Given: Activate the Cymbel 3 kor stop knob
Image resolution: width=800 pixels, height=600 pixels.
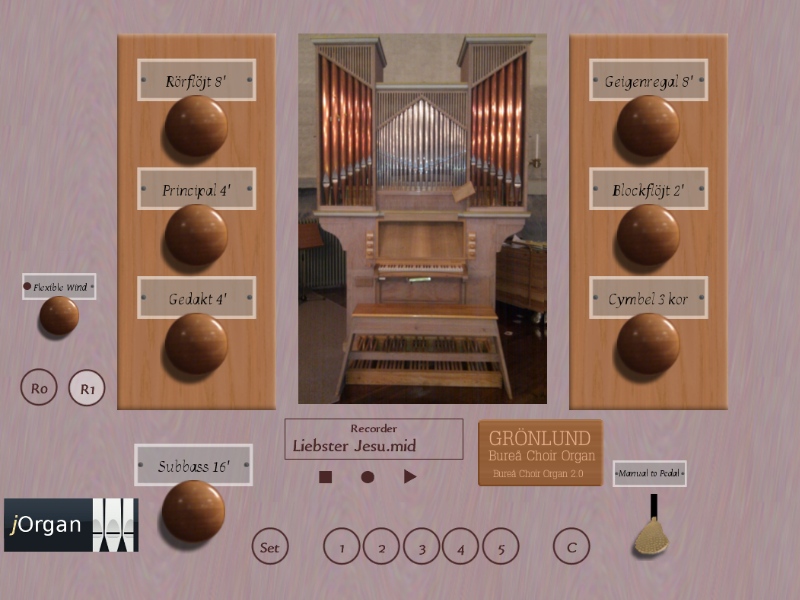Looking at the screenshot, I should click(648, 344).
